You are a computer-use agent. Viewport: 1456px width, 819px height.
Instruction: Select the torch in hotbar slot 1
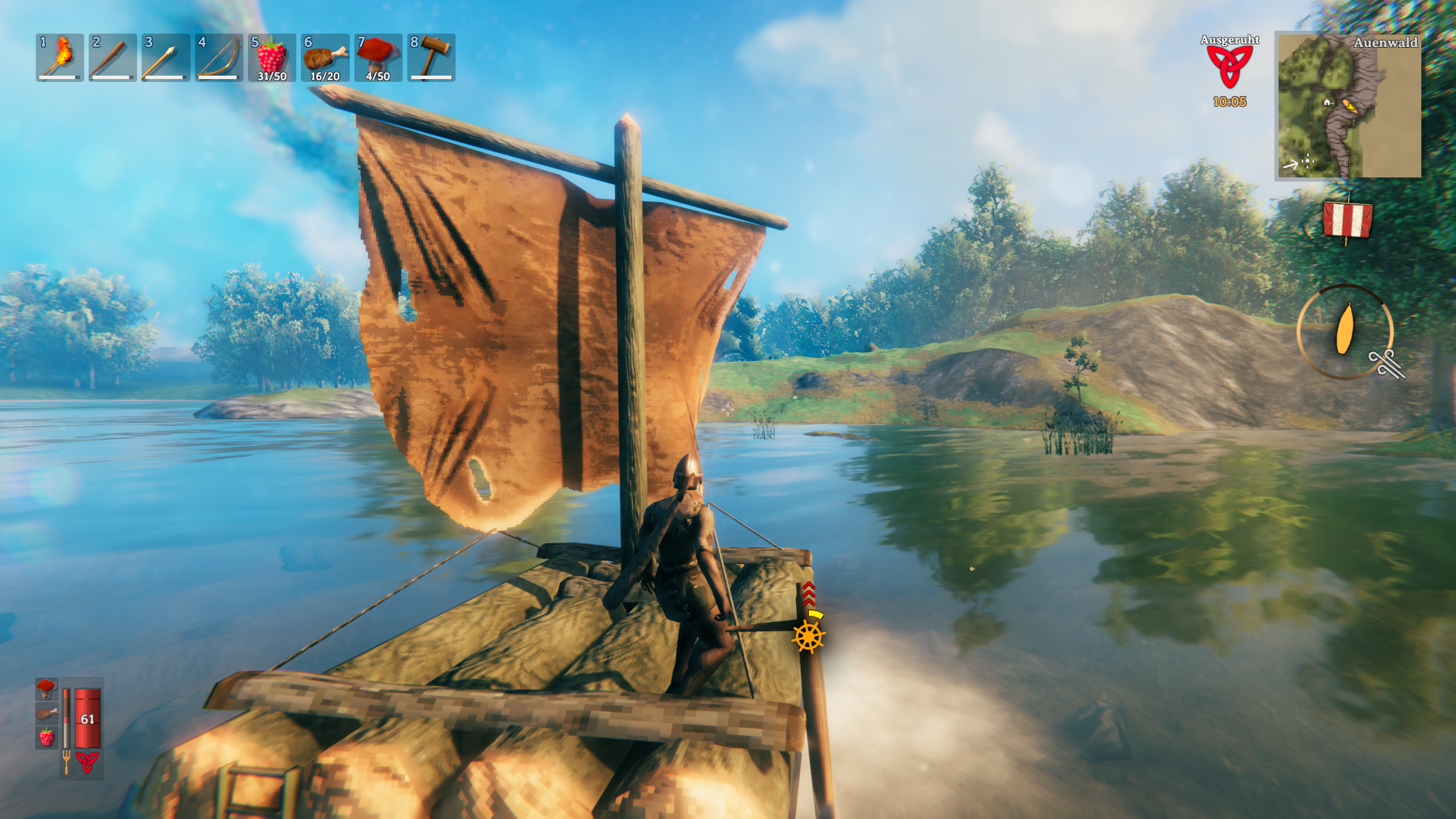(x=60, y=57)
